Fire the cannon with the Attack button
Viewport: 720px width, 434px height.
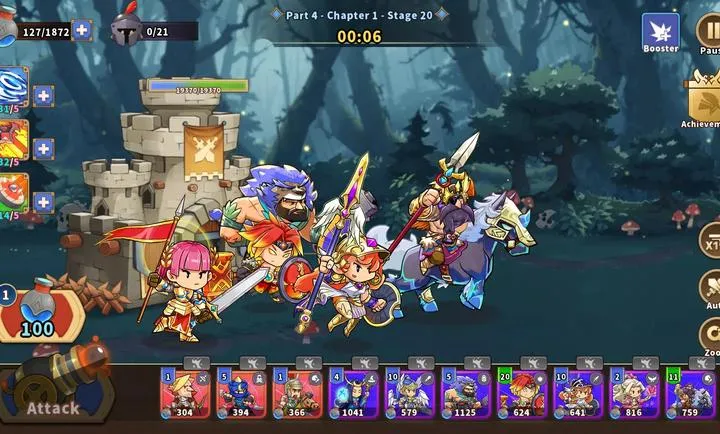pos(55,396)
